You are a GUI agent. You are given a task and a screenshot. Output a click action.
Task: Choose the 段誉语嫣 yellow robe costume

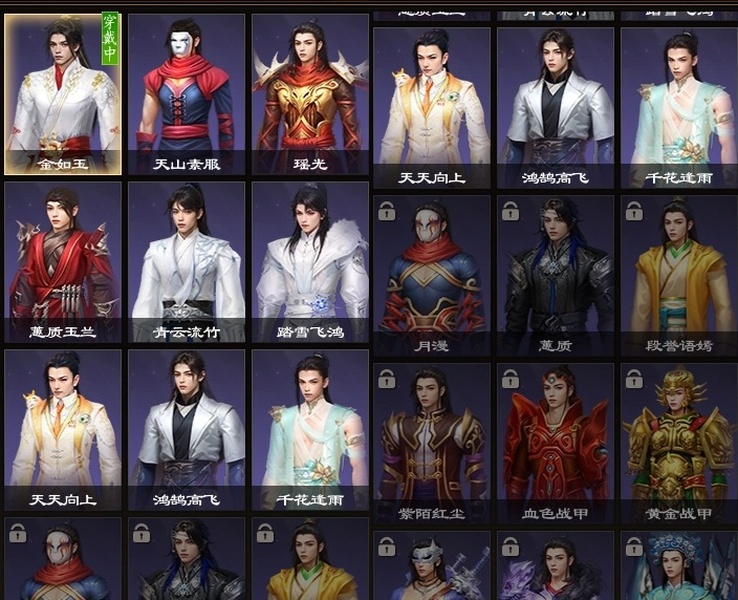coord(678,275)
